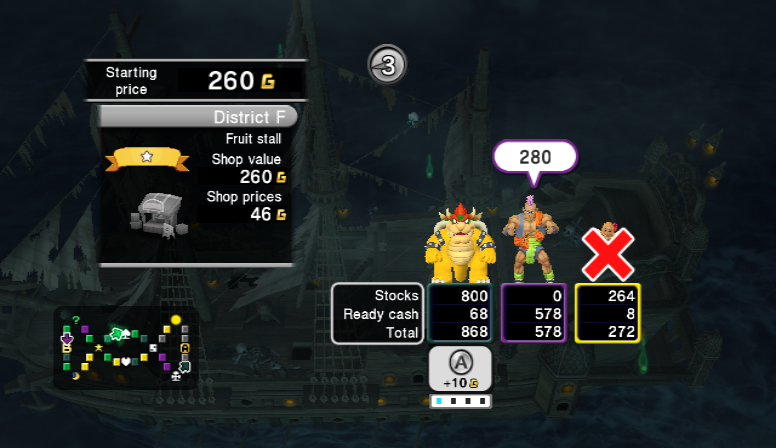Select the District F fruit stall card
The image size is (776, 448).
coord(197,184)
